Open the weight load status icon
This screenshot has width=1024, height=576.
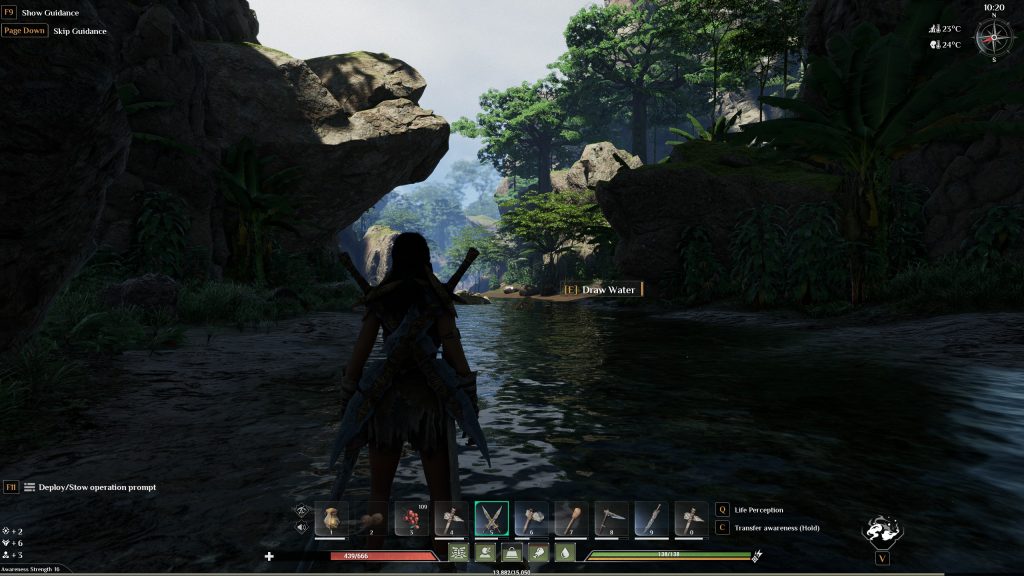[x=511, y=552]
